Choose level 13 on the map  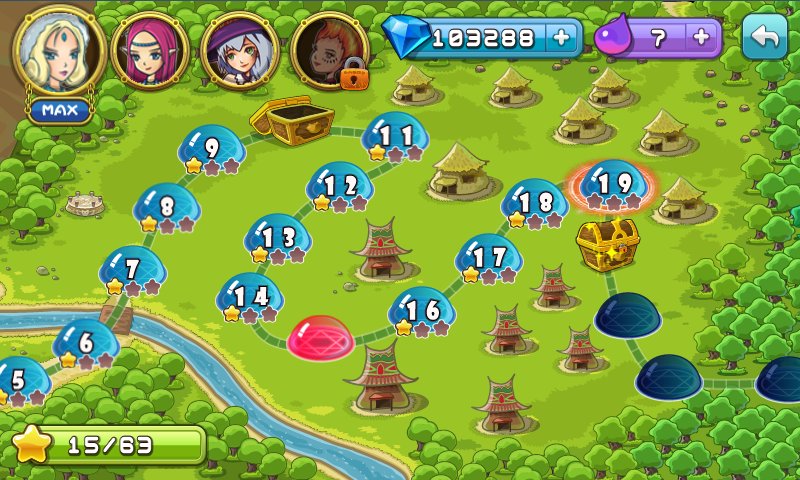(x=278, y=239)
